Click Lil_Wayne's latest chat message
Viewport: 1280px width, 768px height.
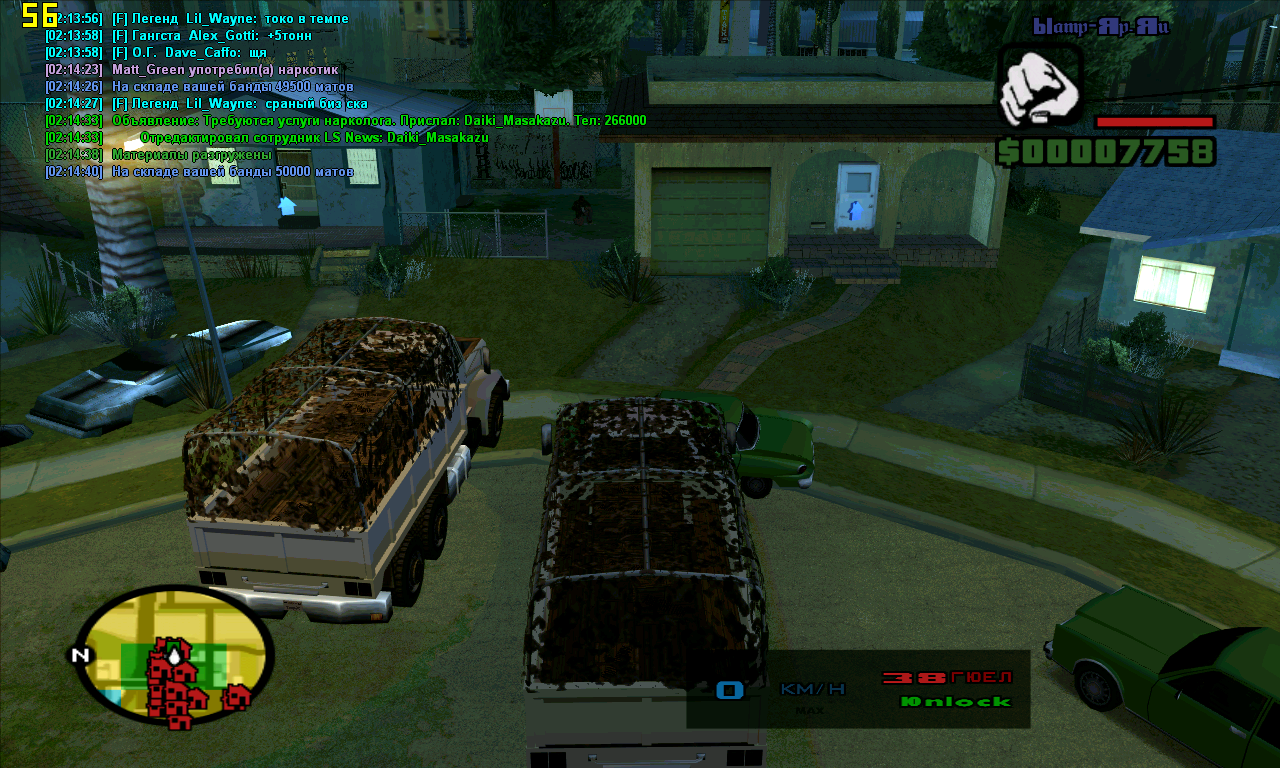(205, 103)
